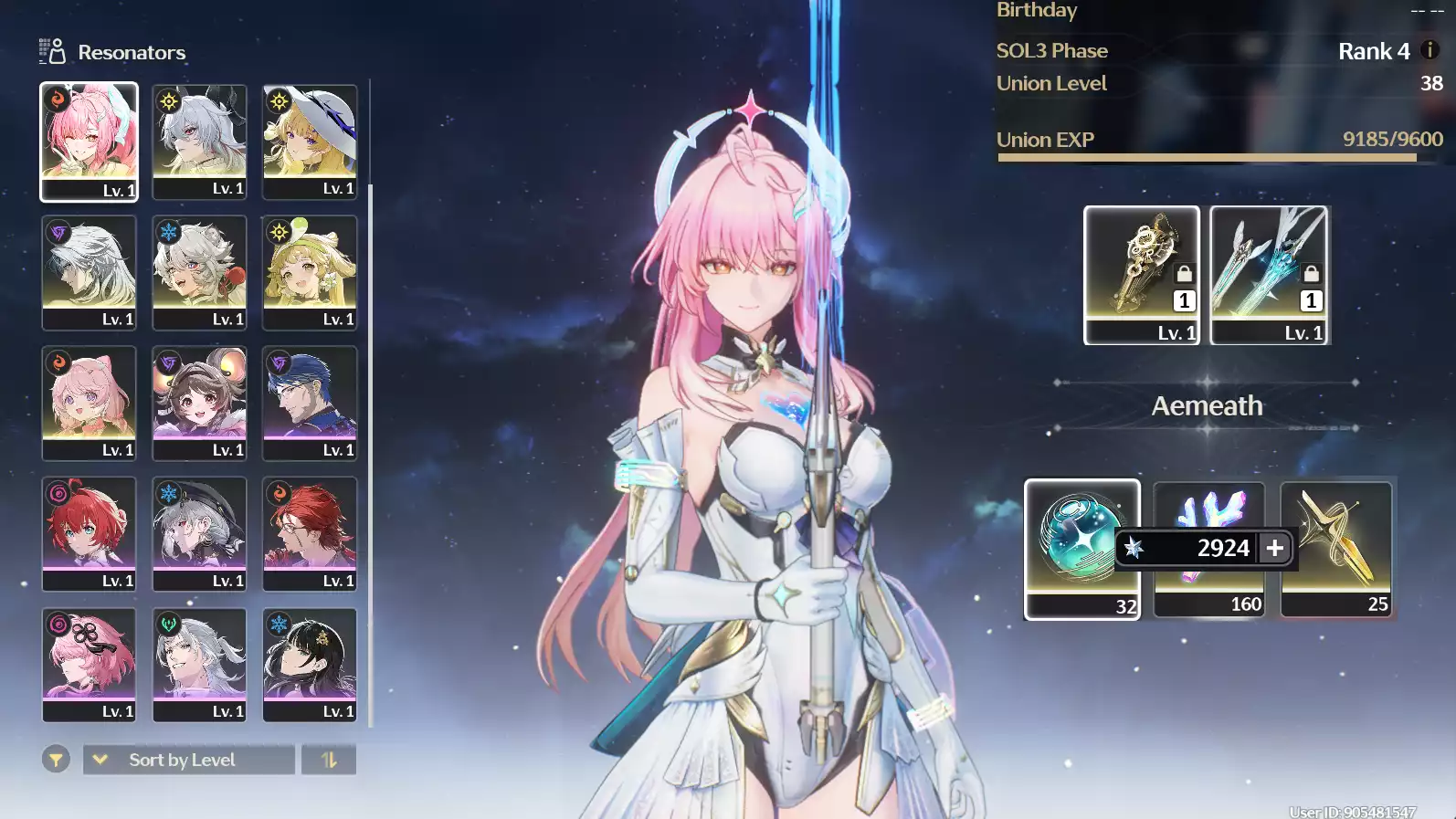Select the blonde resonator with white hat
The width and height of the screenshot is (1456, 819).
point(310,141)
